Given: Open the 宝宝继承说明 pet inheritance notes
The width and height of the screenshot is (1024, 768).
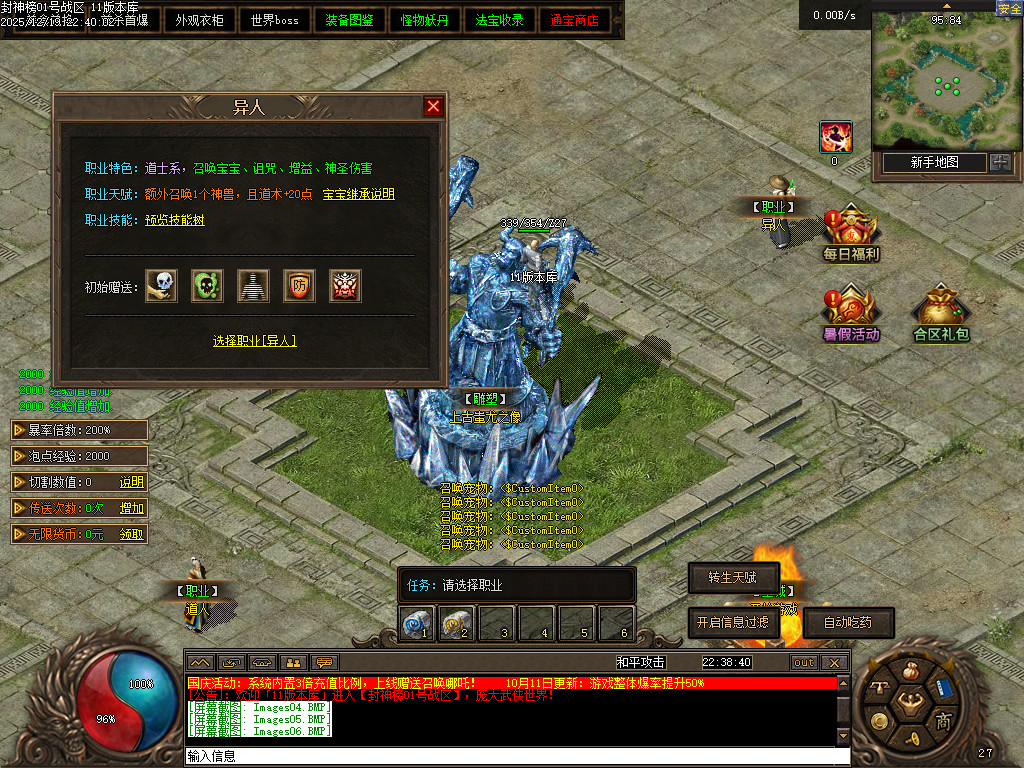Looking at the screenshot, I should [x=358, y=194].
